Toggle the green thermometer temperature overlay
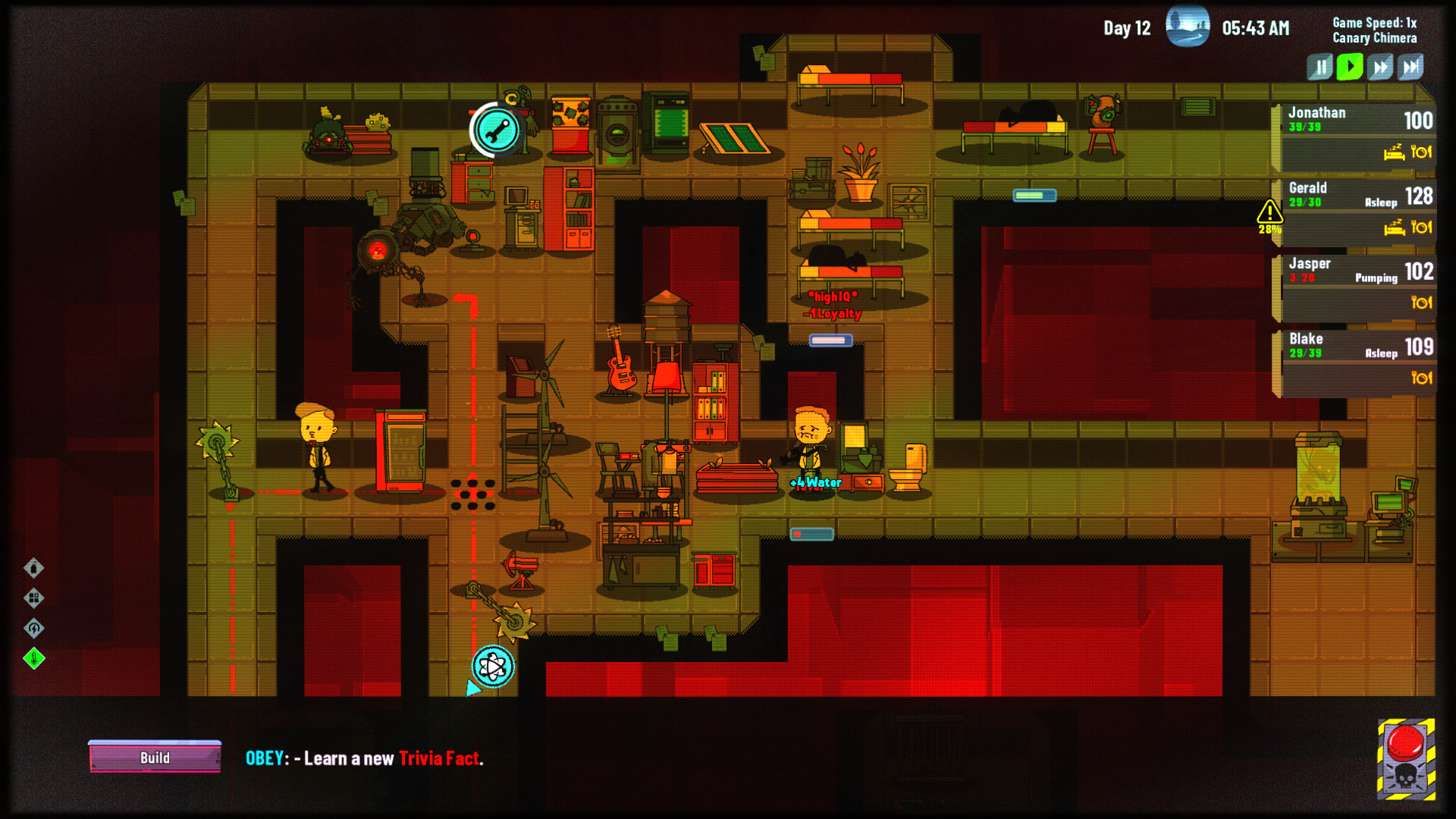The image size is (1456, 819). 34,658
